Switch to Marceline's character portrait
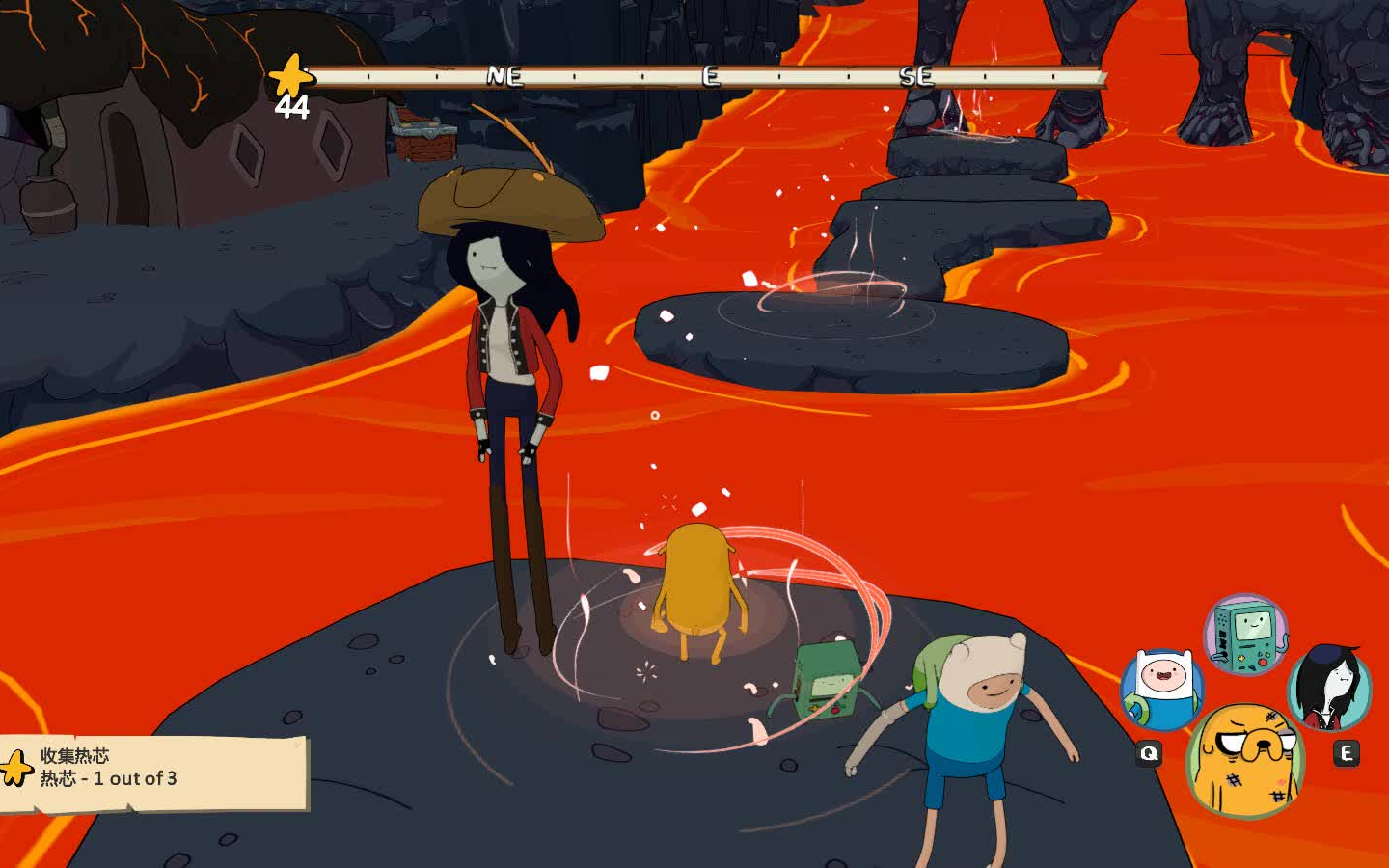This screenshot has height=868, width=1389. tap(1329, 689)
